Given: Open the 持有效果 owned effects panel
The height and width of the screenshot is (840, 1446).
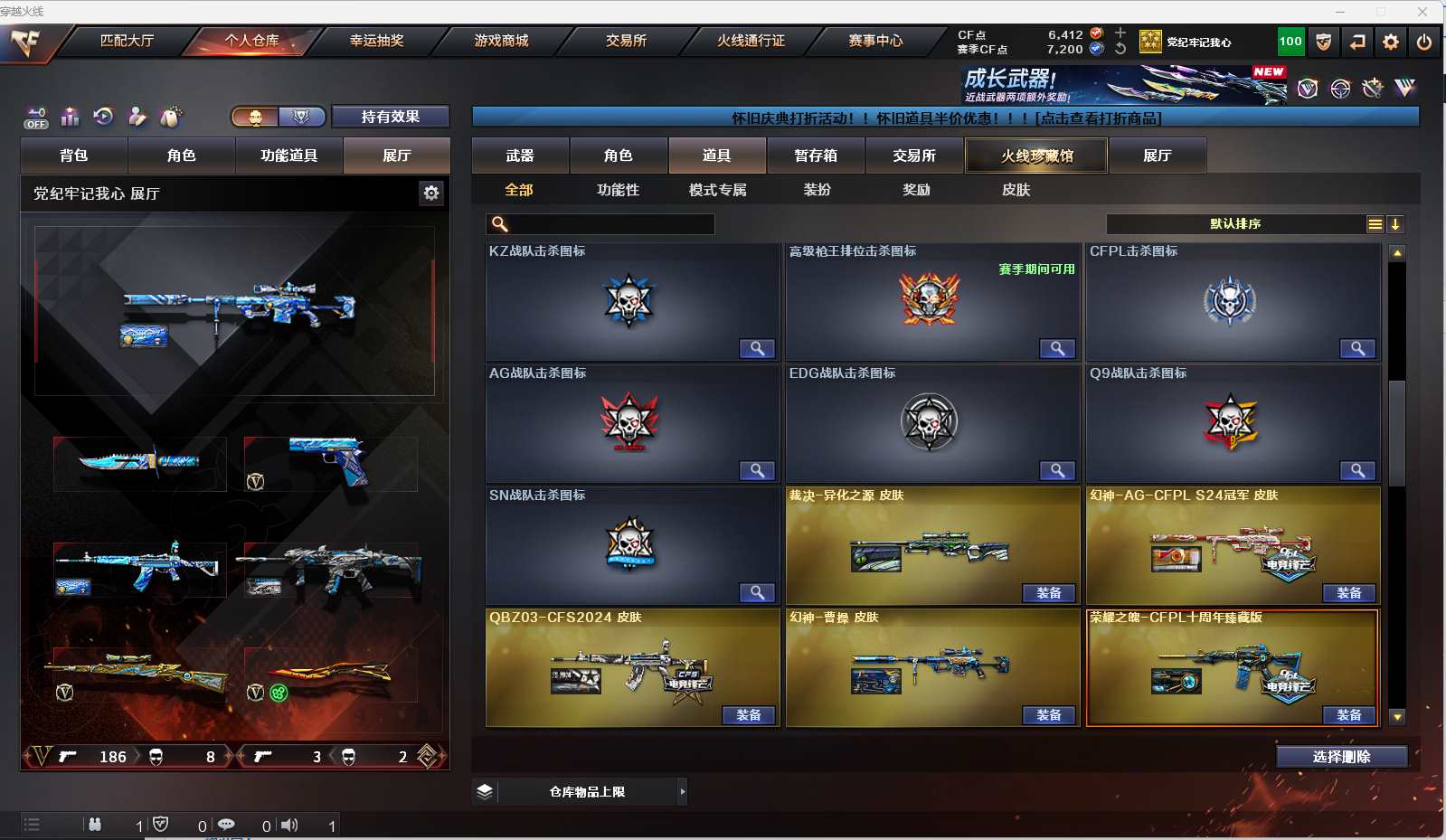Looking at the screenshot, I should [x=390, y=117].
